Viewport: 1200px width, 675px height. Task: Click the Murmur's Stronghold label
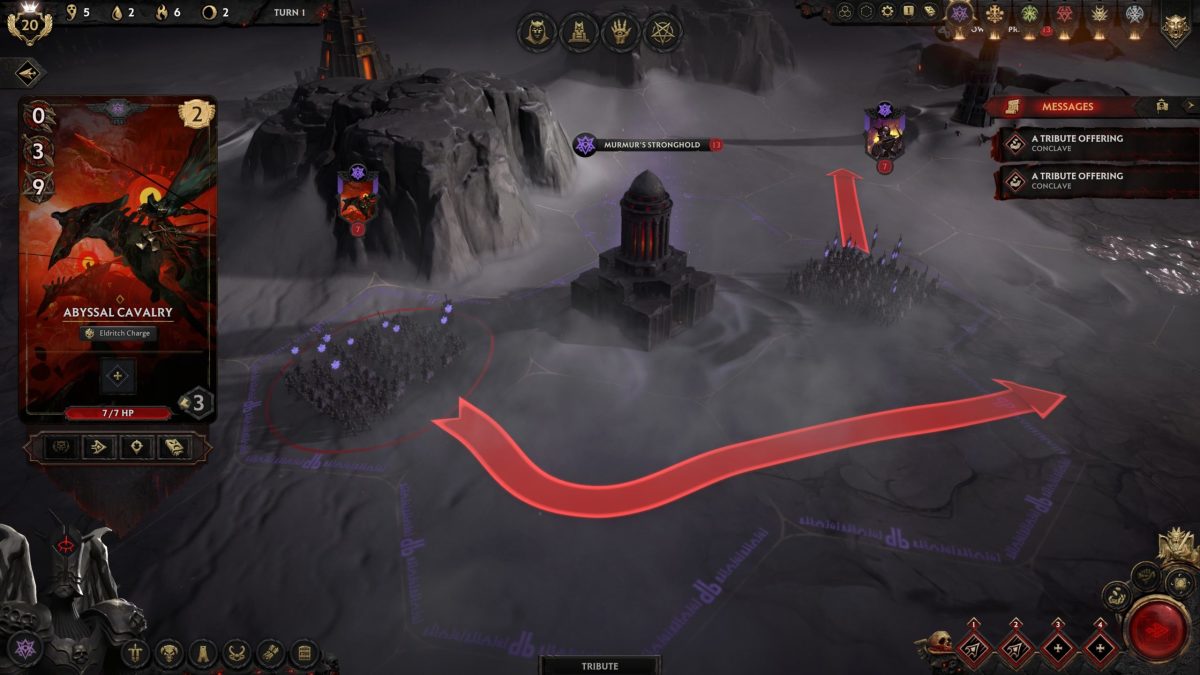pos(651,145)
